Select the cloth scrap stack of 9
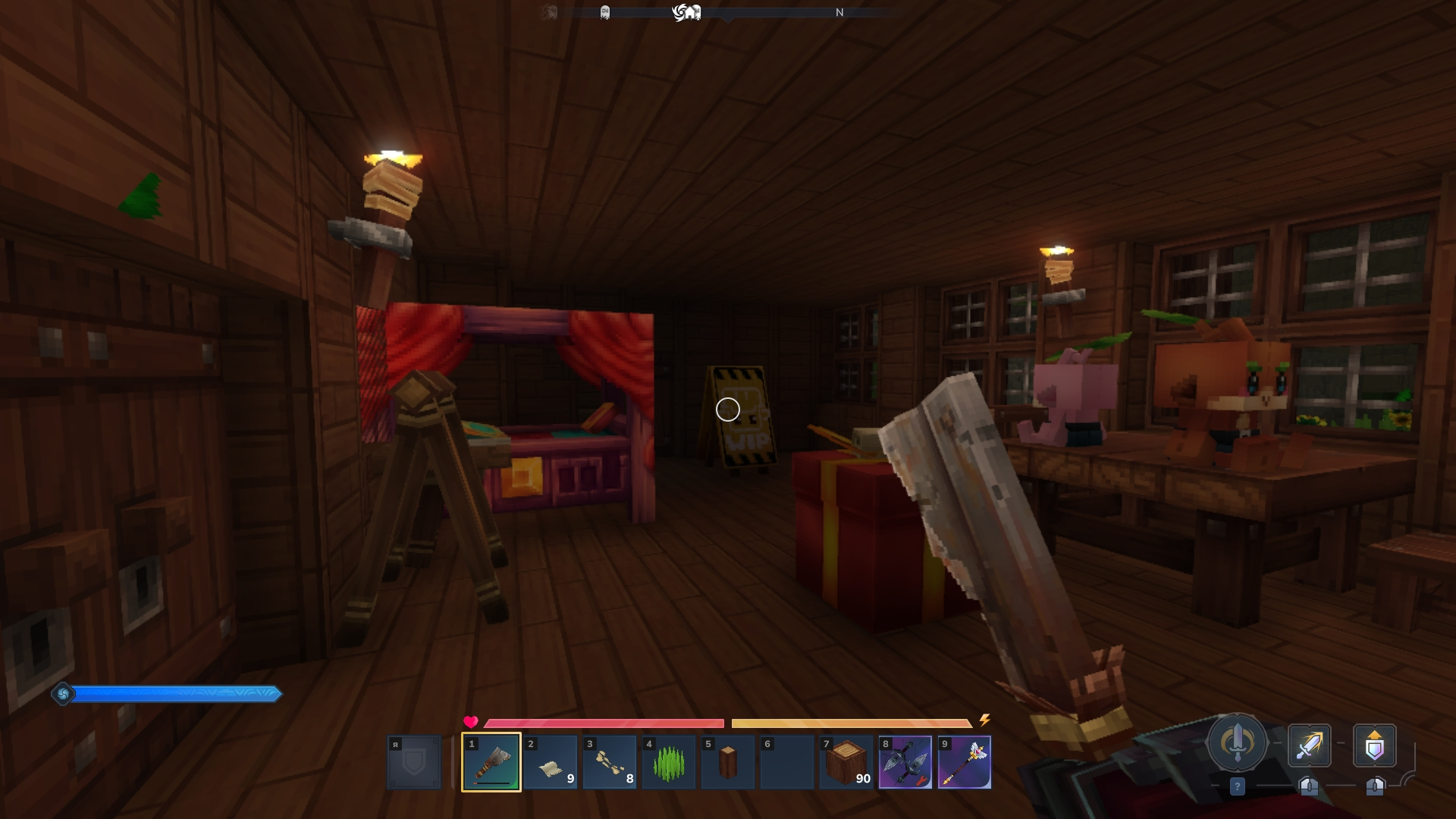 tap(550, 762)
